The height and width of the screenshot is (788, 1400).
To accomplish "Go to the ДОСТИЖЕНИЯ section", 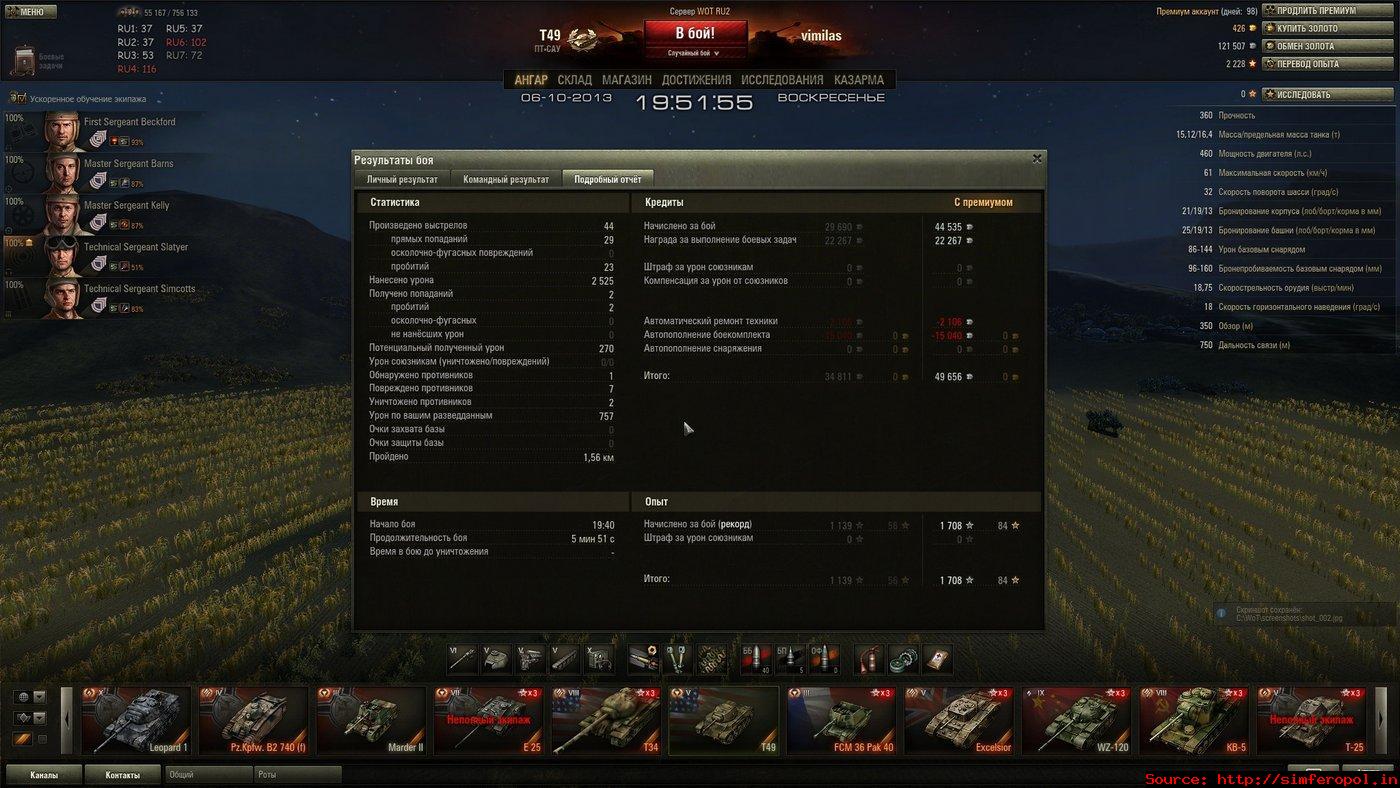I will click(696, 80).
